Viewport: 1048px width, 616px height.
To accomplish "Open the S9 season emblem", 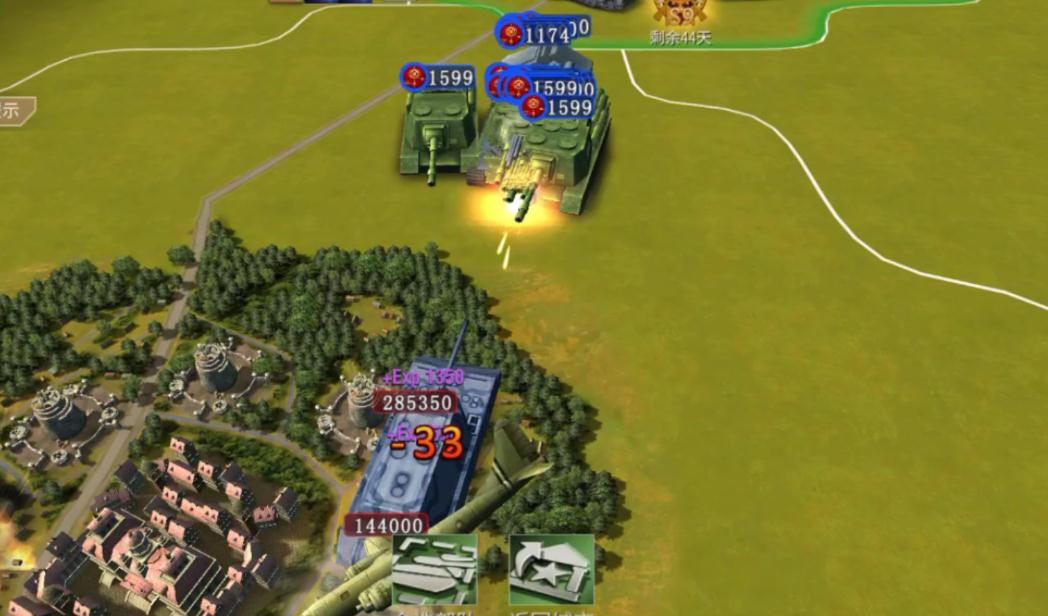I will pos(680,12).
